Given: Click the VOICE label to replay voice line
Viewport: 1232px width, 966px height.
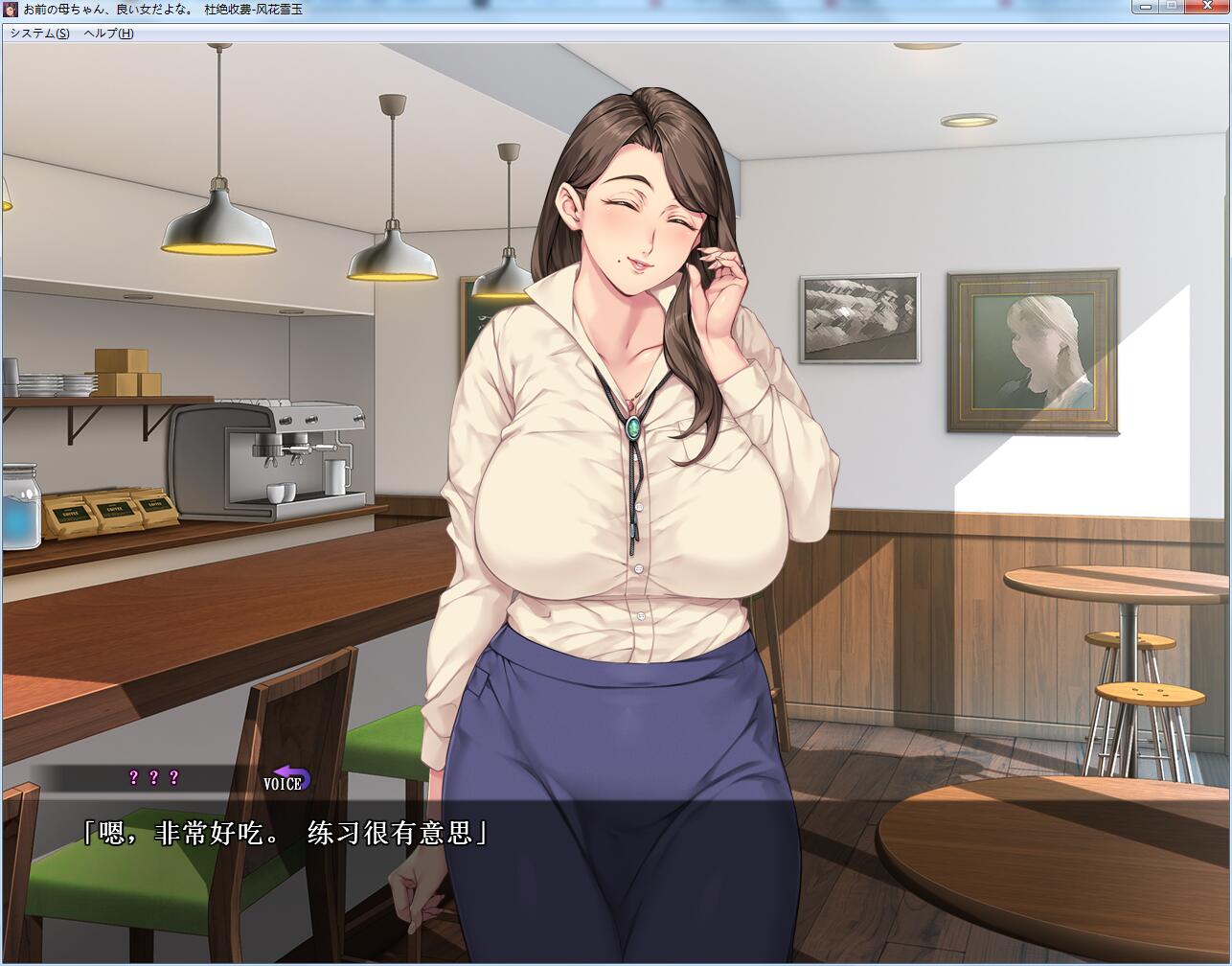Looking at the screenshot, I should [281, 783].
